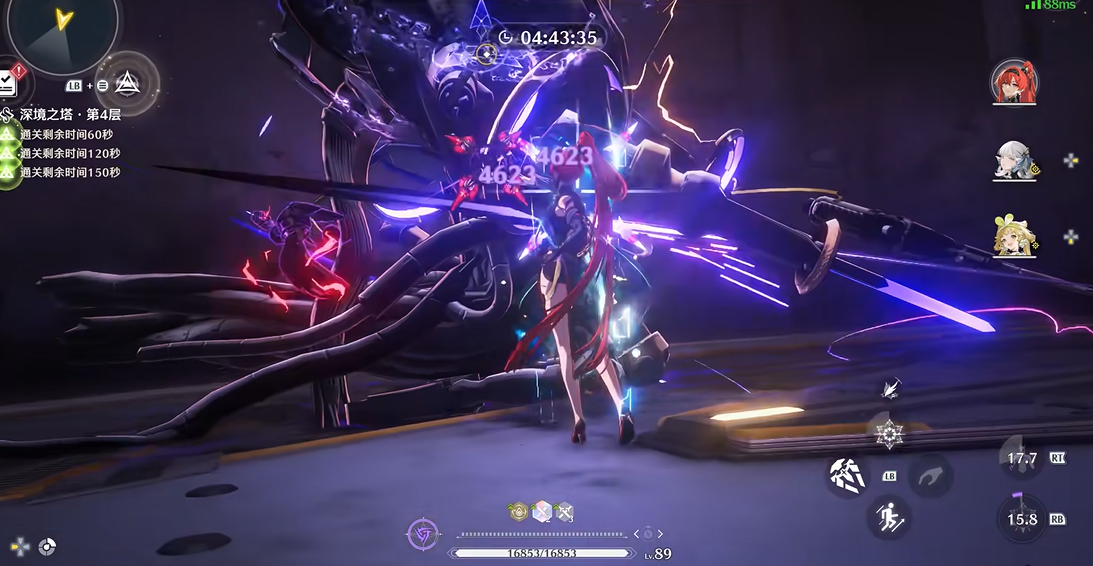Open the quest checklist icon with red alert
This screenshot has height=566, width=1093.
click(8, 82)
